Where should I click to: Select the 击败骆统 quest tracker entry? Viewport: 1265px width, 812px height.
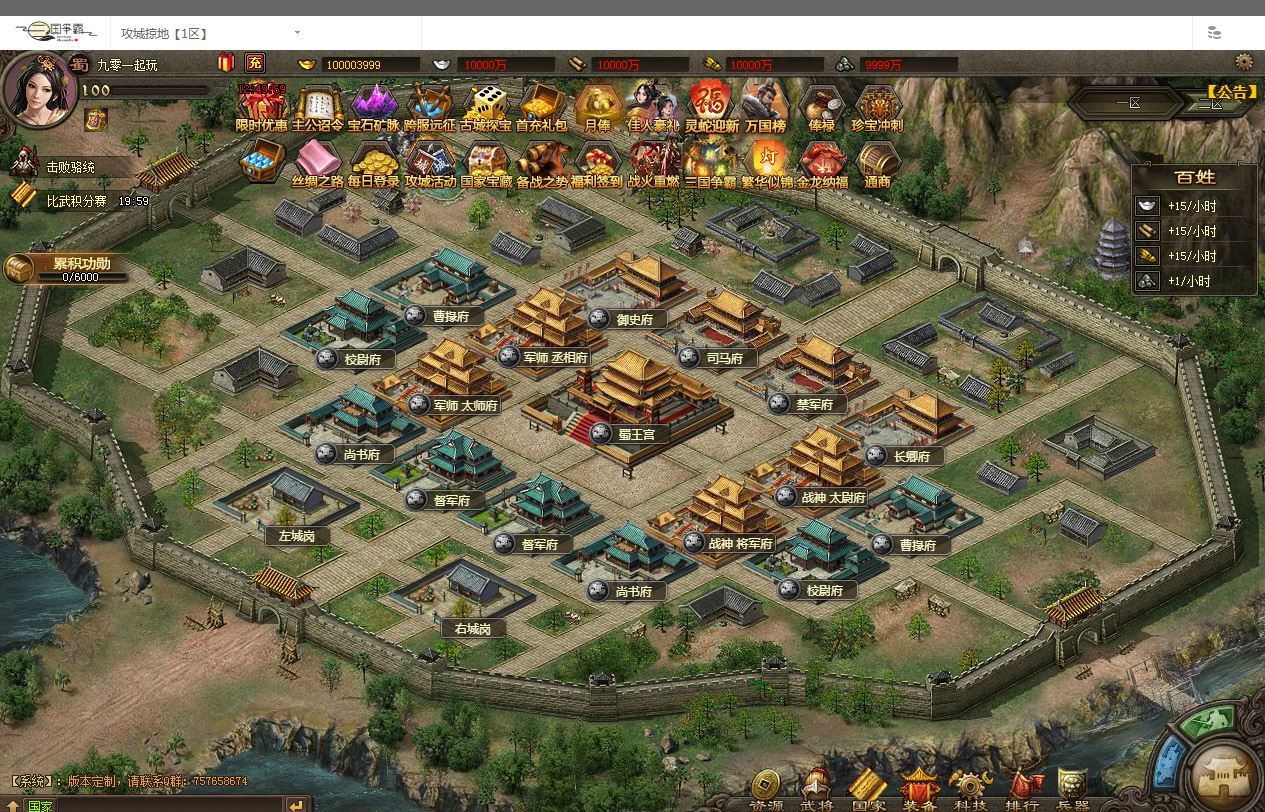(70, 167)
